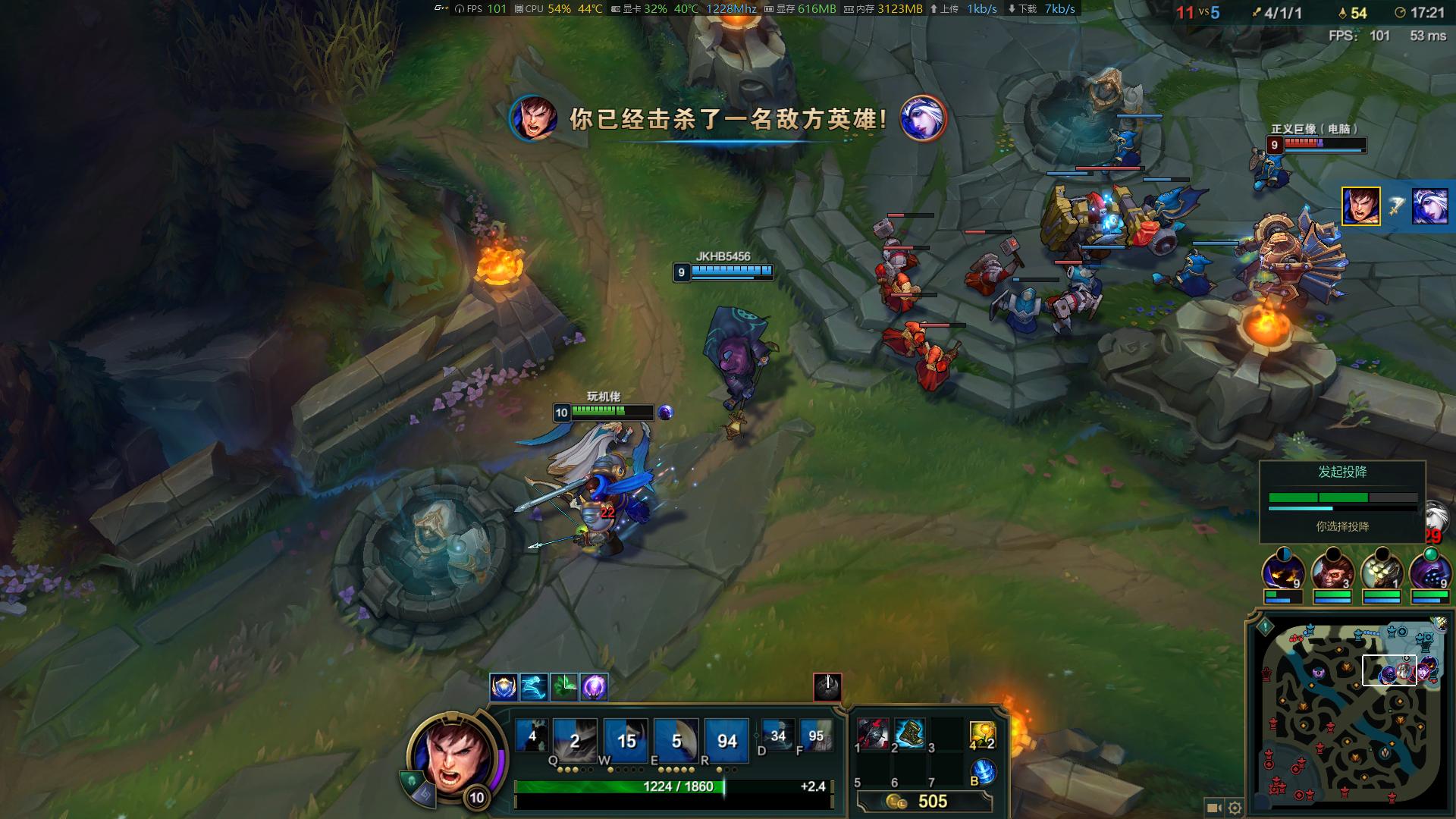
Task: Cast the E ability Judgment
Action: [x=676, y=739]
